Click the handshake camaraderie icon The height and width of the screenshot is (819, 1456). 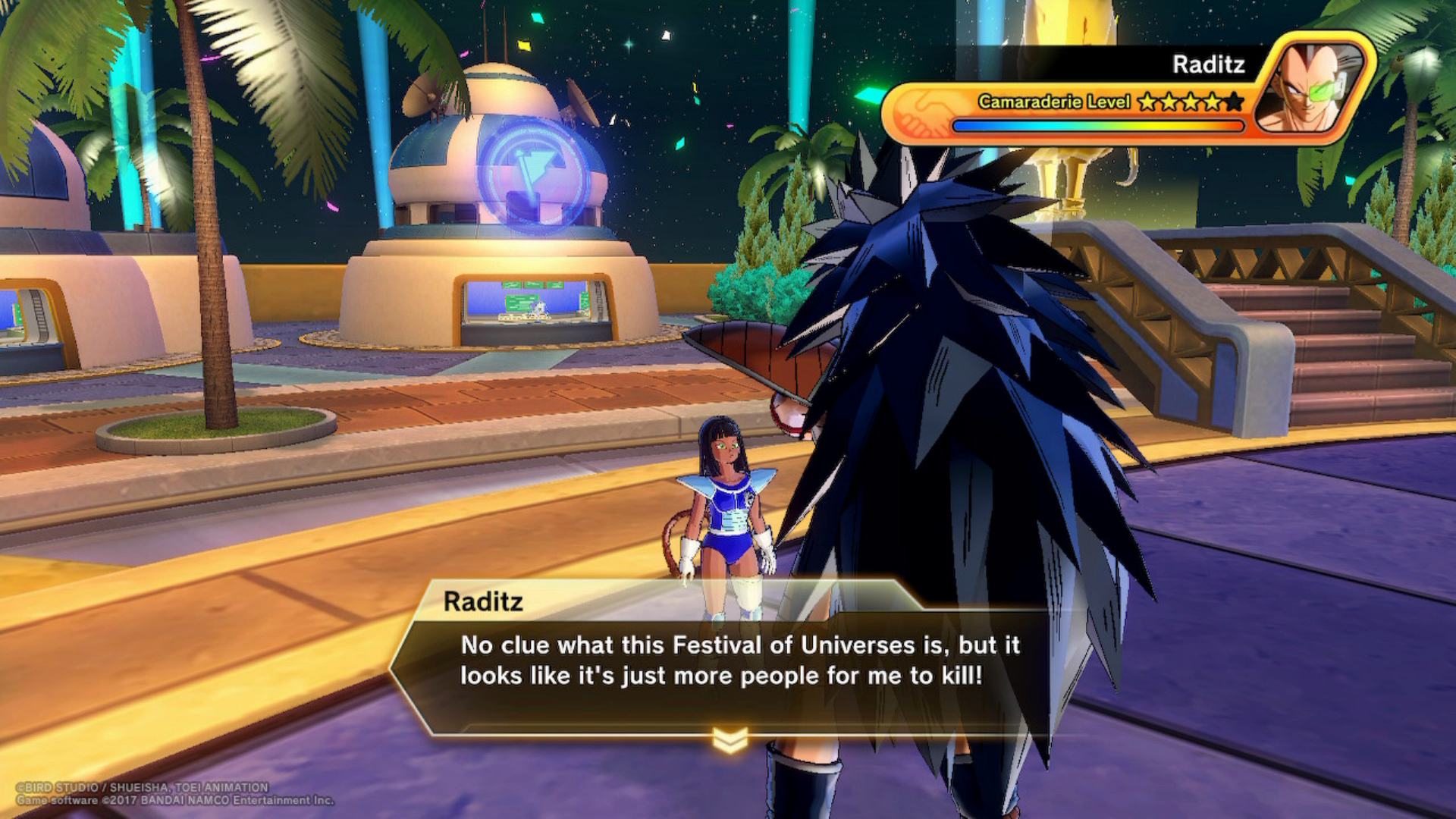(920, 113)
